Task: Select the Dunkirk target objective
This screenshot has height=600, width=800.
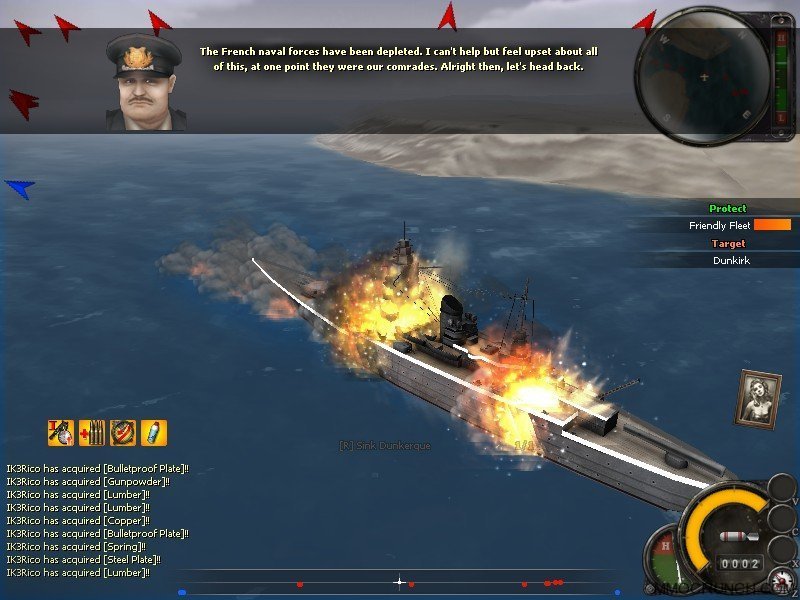Action: tap(731, 260)
